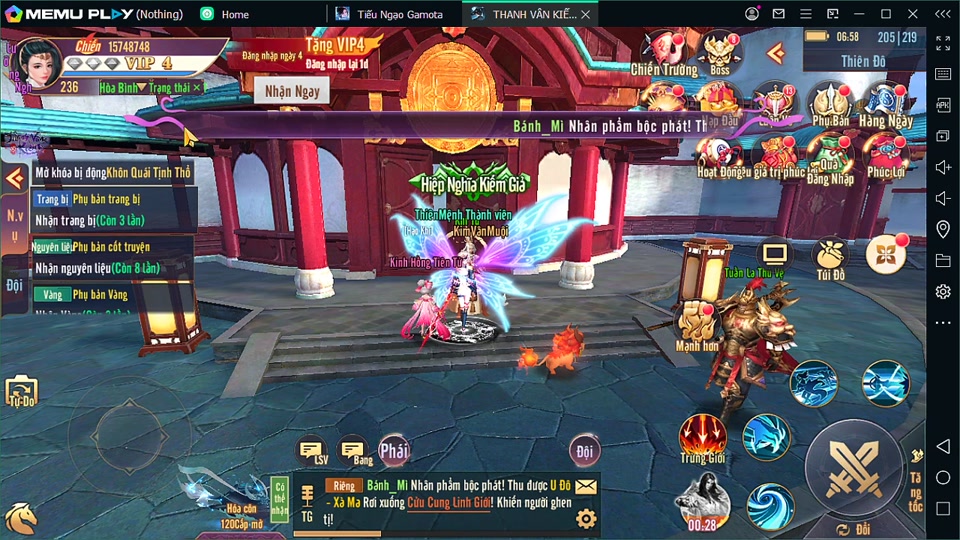Open the Phụ Bản dungeon menu

(x=830, y=104)
